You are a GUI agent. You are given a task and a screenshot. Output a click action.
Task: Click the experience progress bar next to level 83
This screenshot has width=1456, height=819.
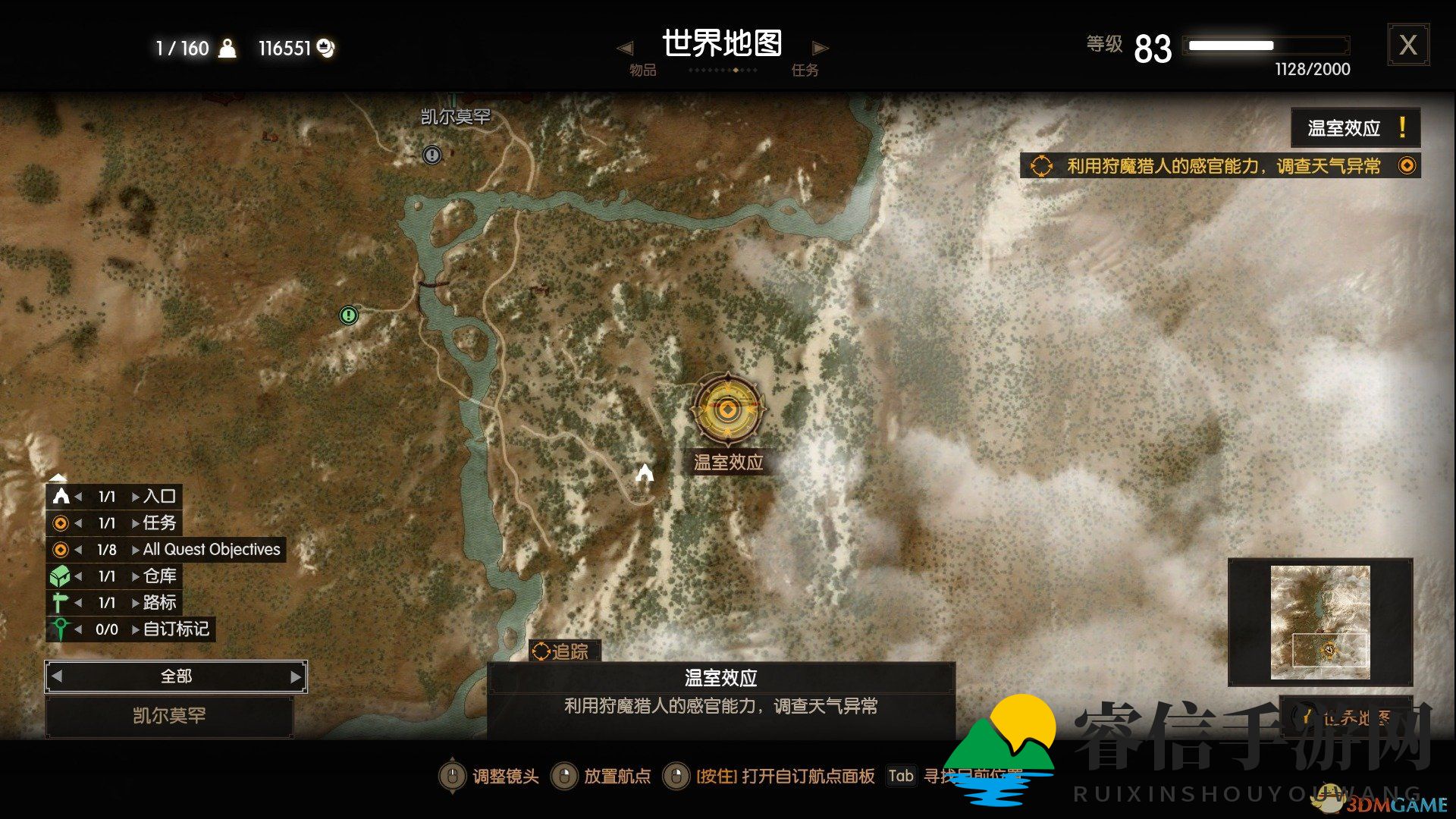tap(1266, 45)
